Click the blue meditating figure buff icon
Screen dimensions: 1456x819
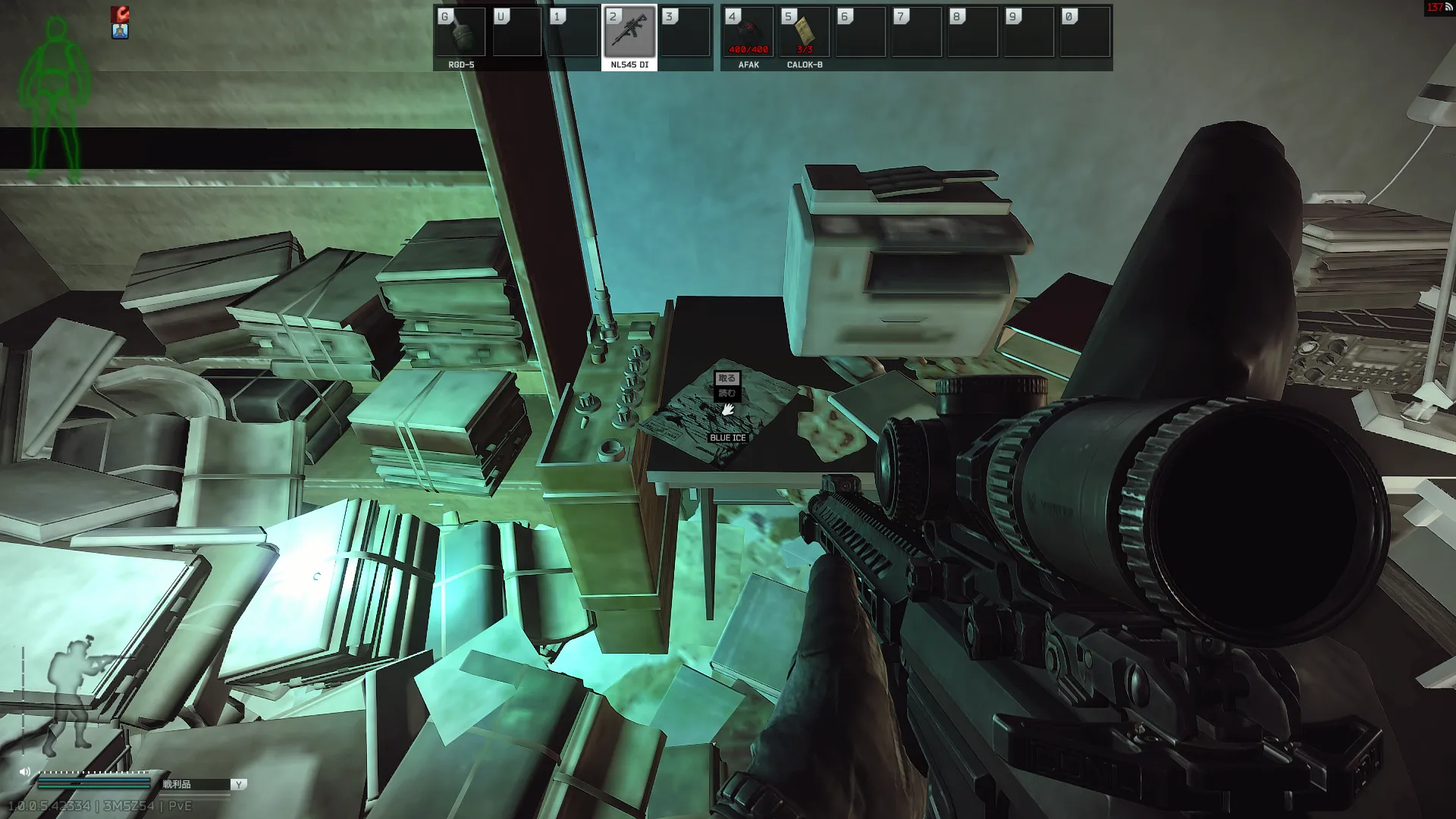(121, 31)
